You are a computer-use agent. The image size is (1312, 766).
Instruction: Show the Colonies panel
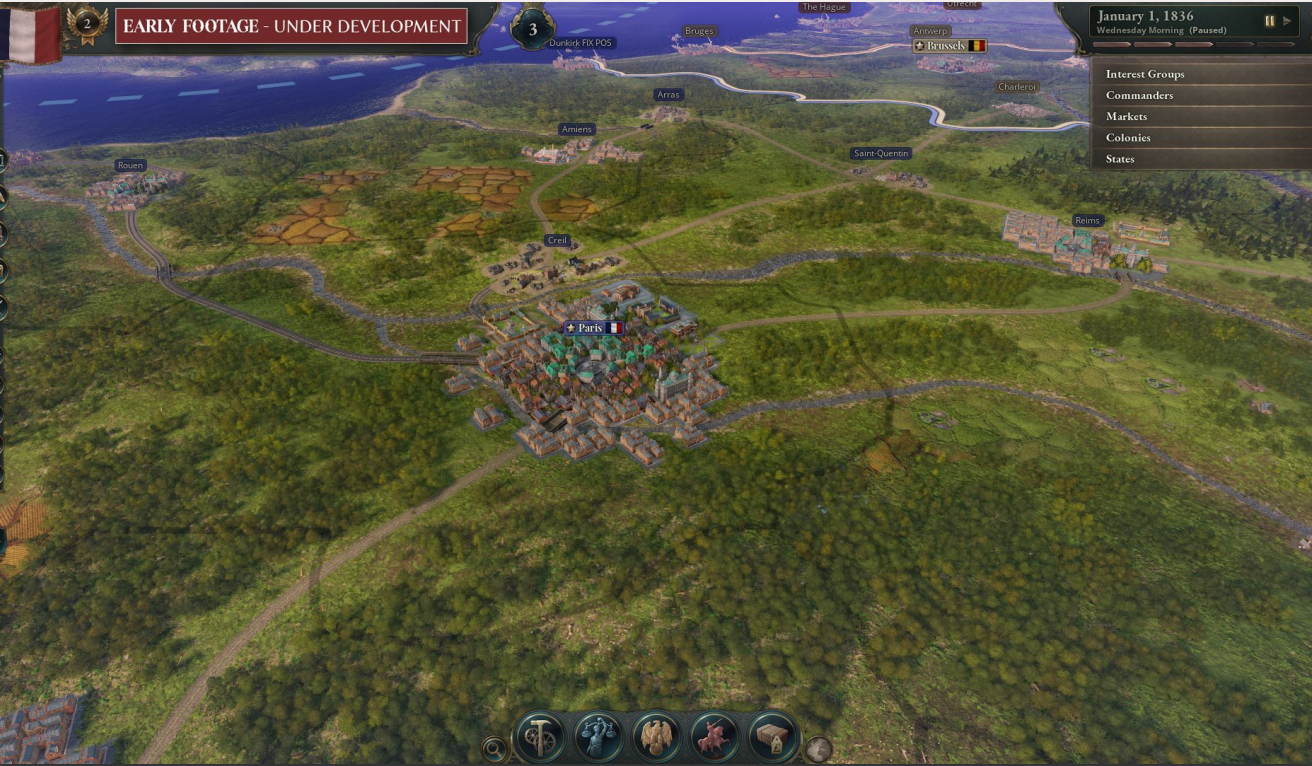tap(1128, 137)
